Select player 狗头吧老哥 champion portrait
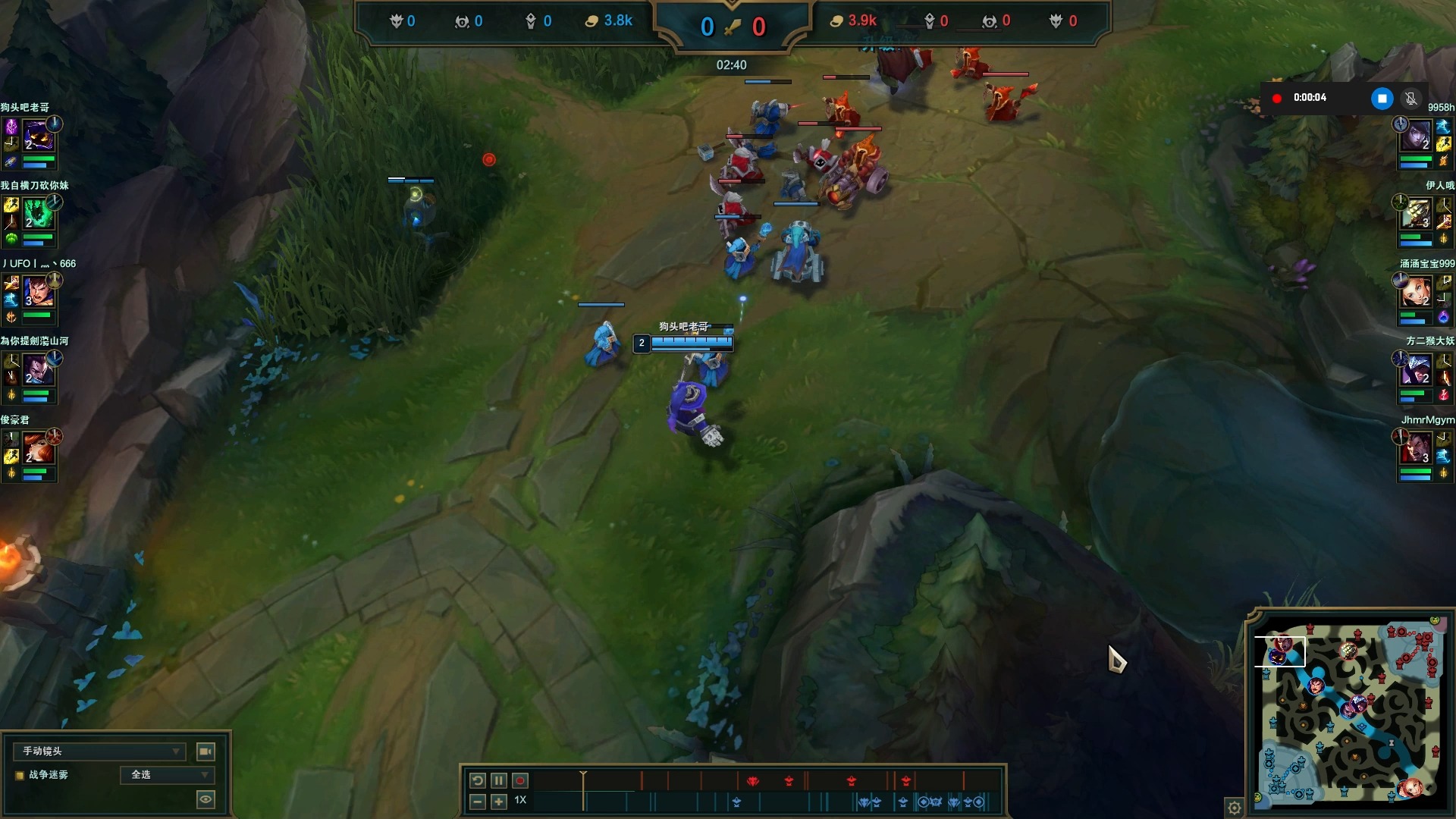The width and height of the screenshot is (1456, 819). (38, 138)
